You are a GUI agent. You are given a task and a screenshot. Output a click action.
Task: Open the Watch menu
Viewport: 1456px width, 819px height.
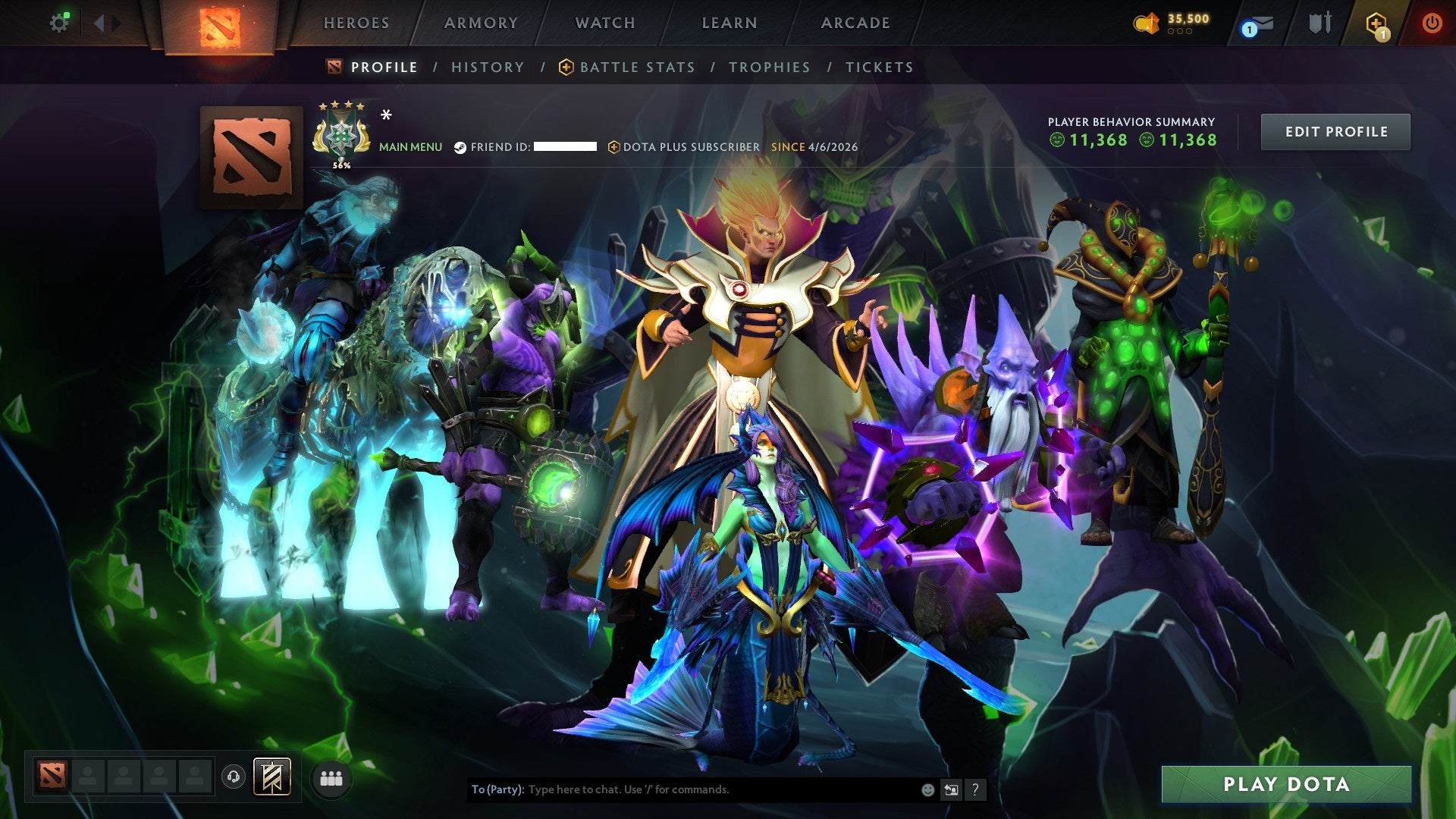[604, 23]
